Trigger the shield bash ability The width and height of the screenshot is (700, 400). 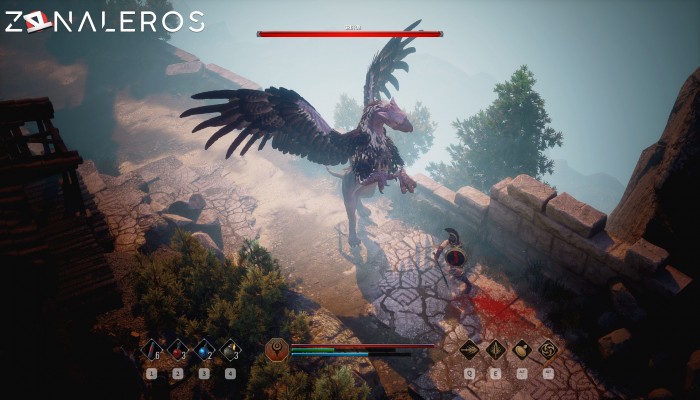pos(522,350)
